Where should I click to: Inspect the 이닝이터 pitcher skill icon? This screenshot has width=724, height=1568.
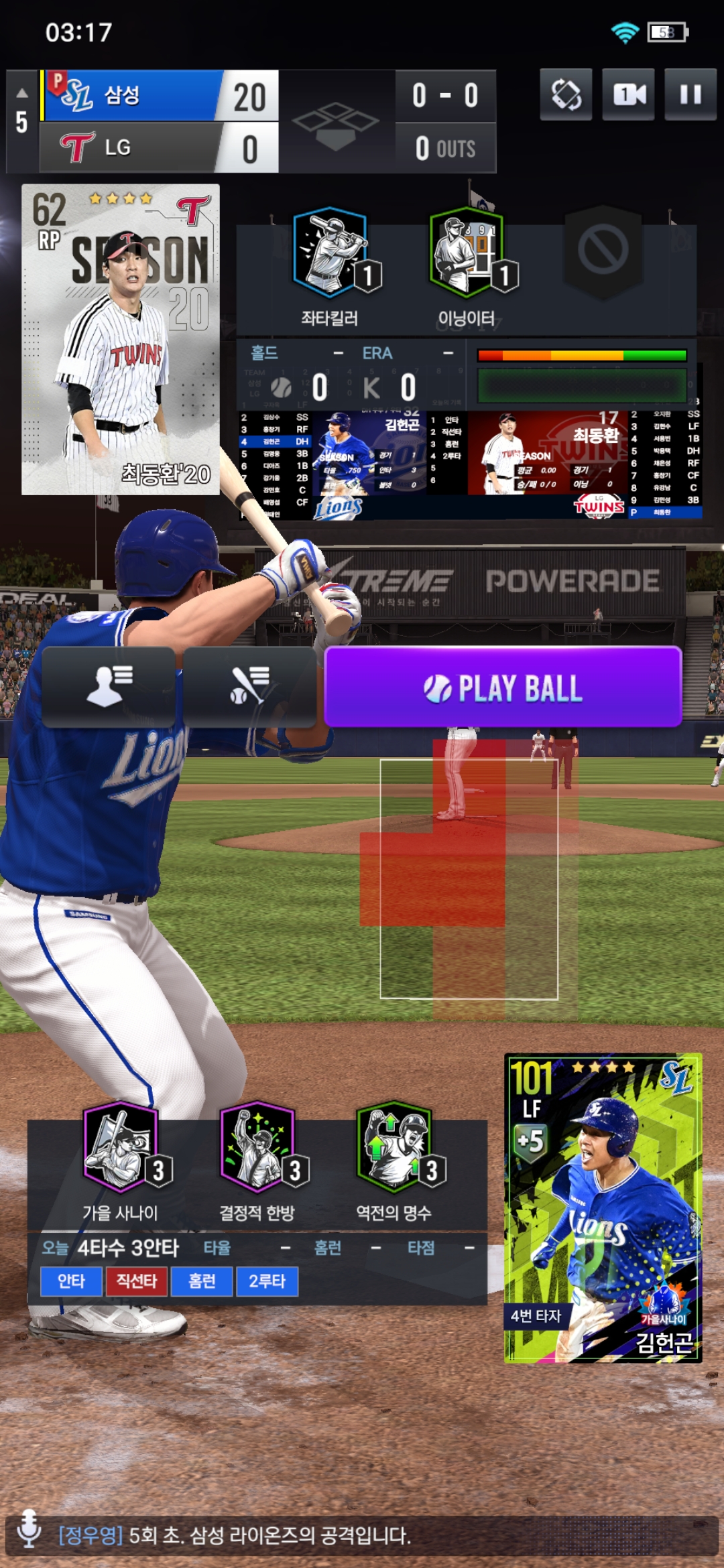[x=467, y=253]
